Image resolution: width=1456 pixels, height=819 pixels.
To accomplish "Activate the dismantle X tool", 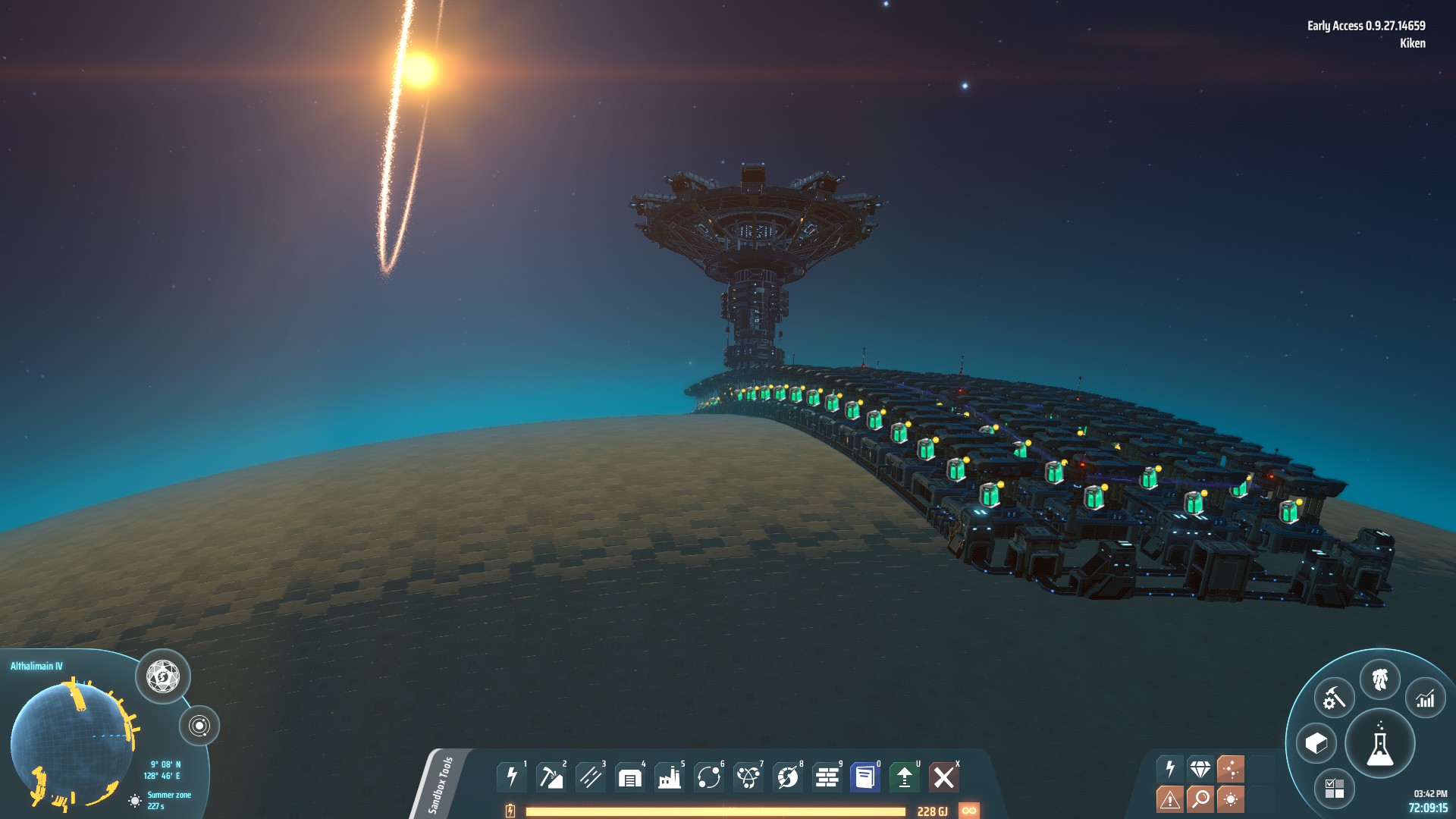I will 944,777.
